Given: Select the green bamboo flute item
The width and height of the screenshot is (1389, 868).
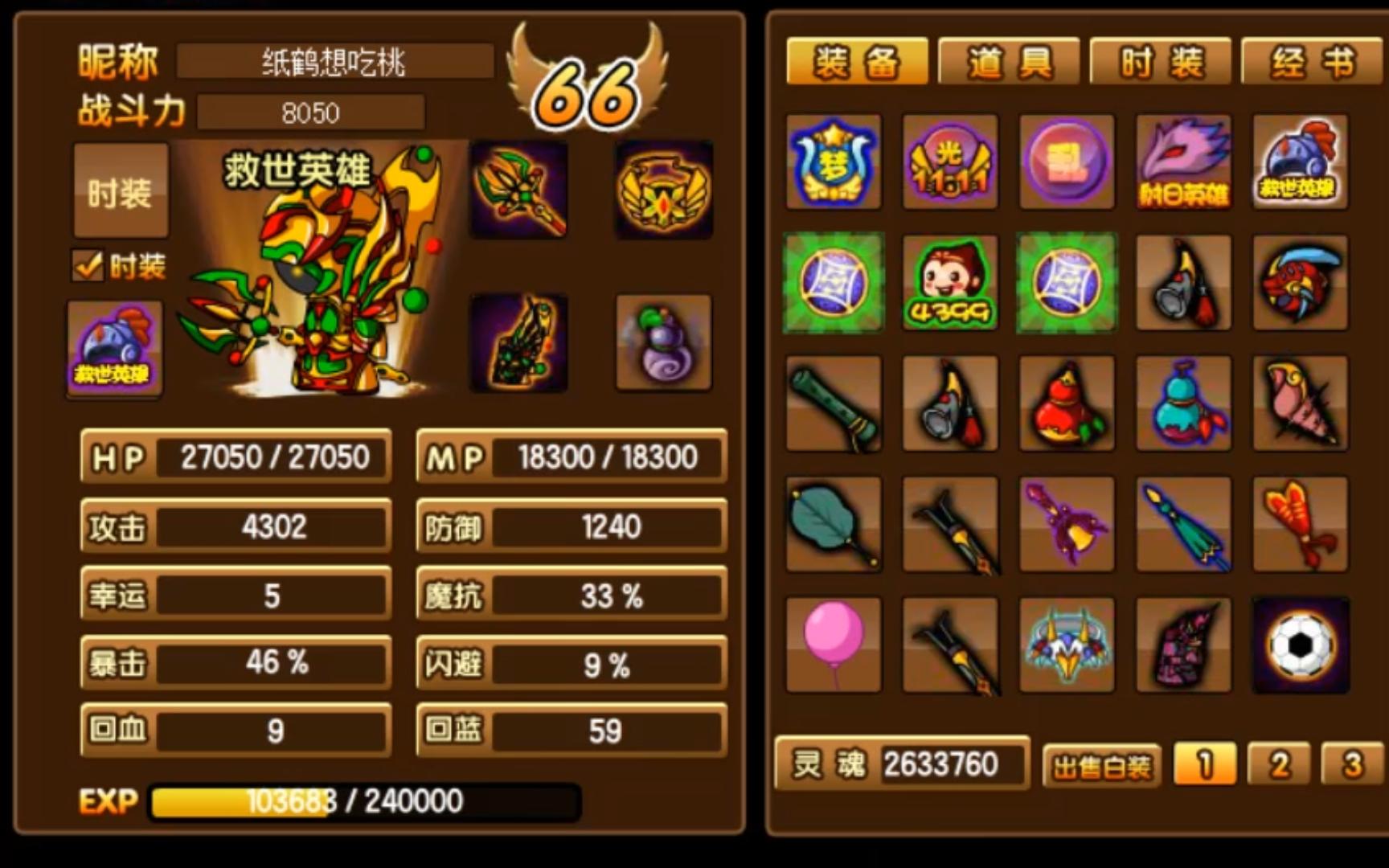Looking at the screenshot, I should tap(833, 402).
